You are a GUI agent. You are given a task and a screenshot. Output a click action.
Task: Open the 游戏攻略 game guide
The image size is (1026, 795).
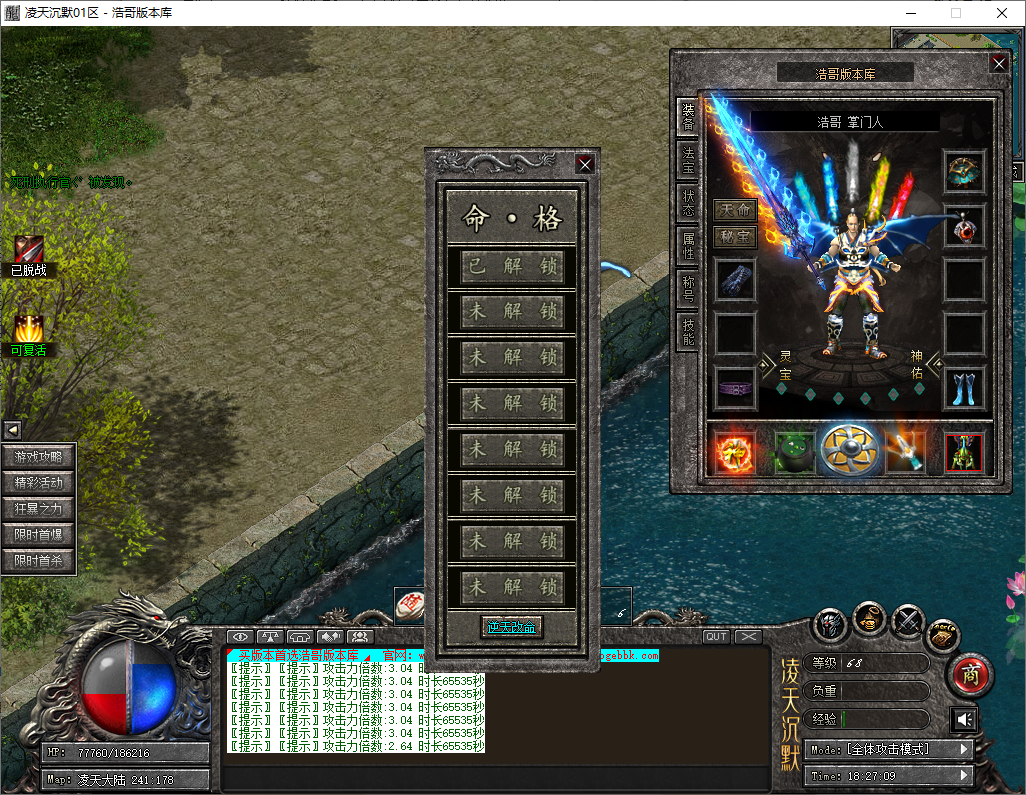tap(39, 457)
